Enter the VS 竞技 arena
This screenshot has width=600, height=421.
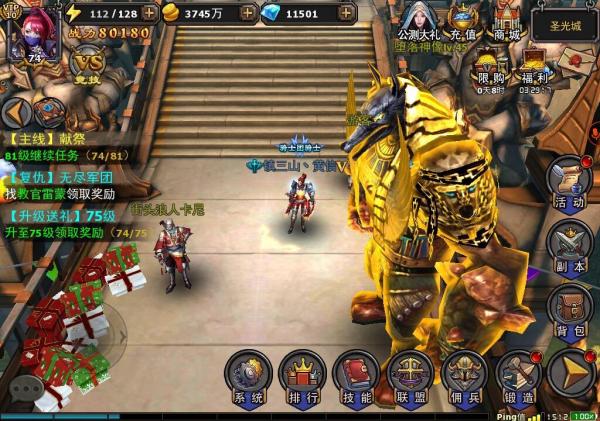point(88,62)
